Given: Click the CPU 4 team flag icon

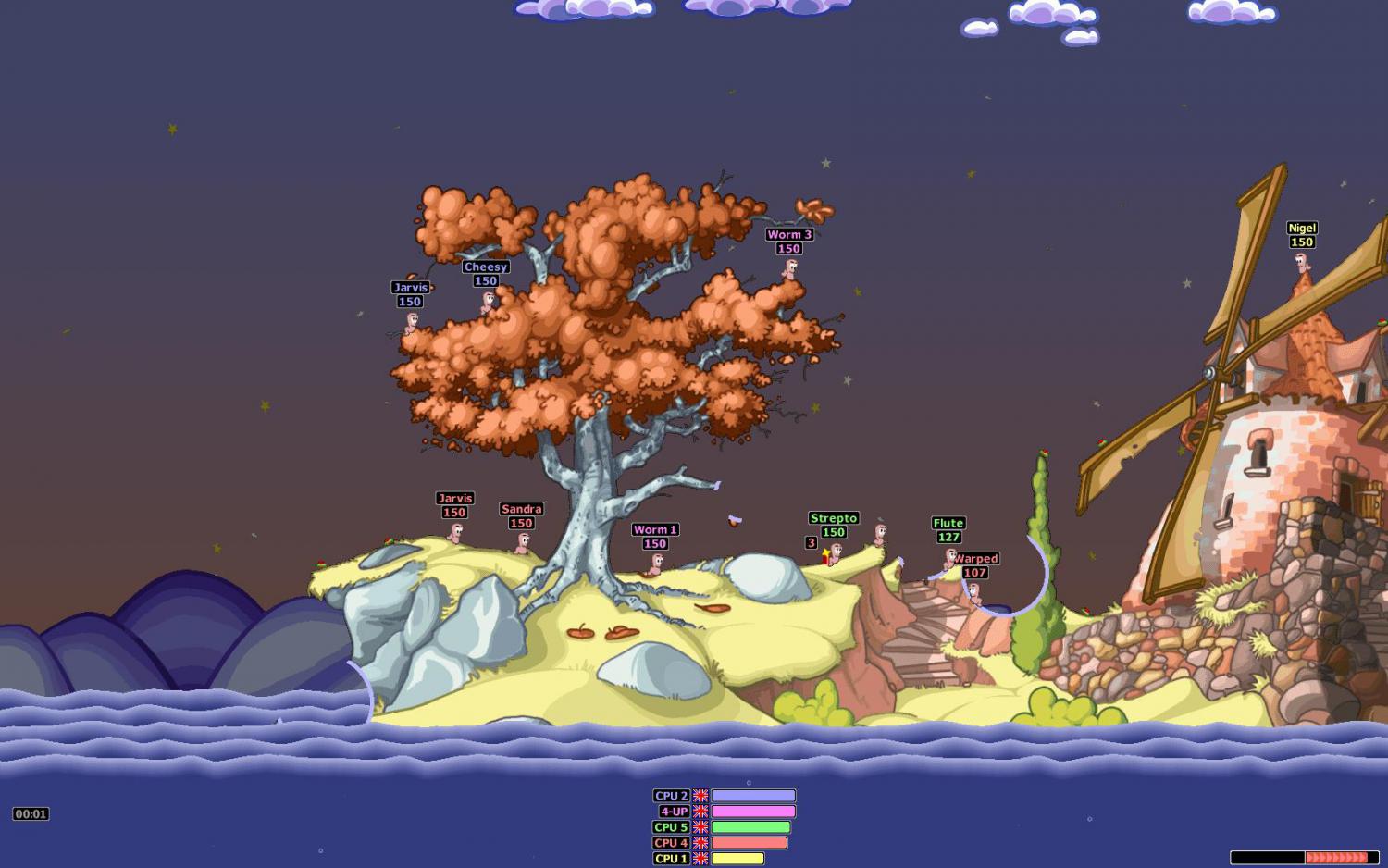Looking at the screenshot, I should click(701, 842).
